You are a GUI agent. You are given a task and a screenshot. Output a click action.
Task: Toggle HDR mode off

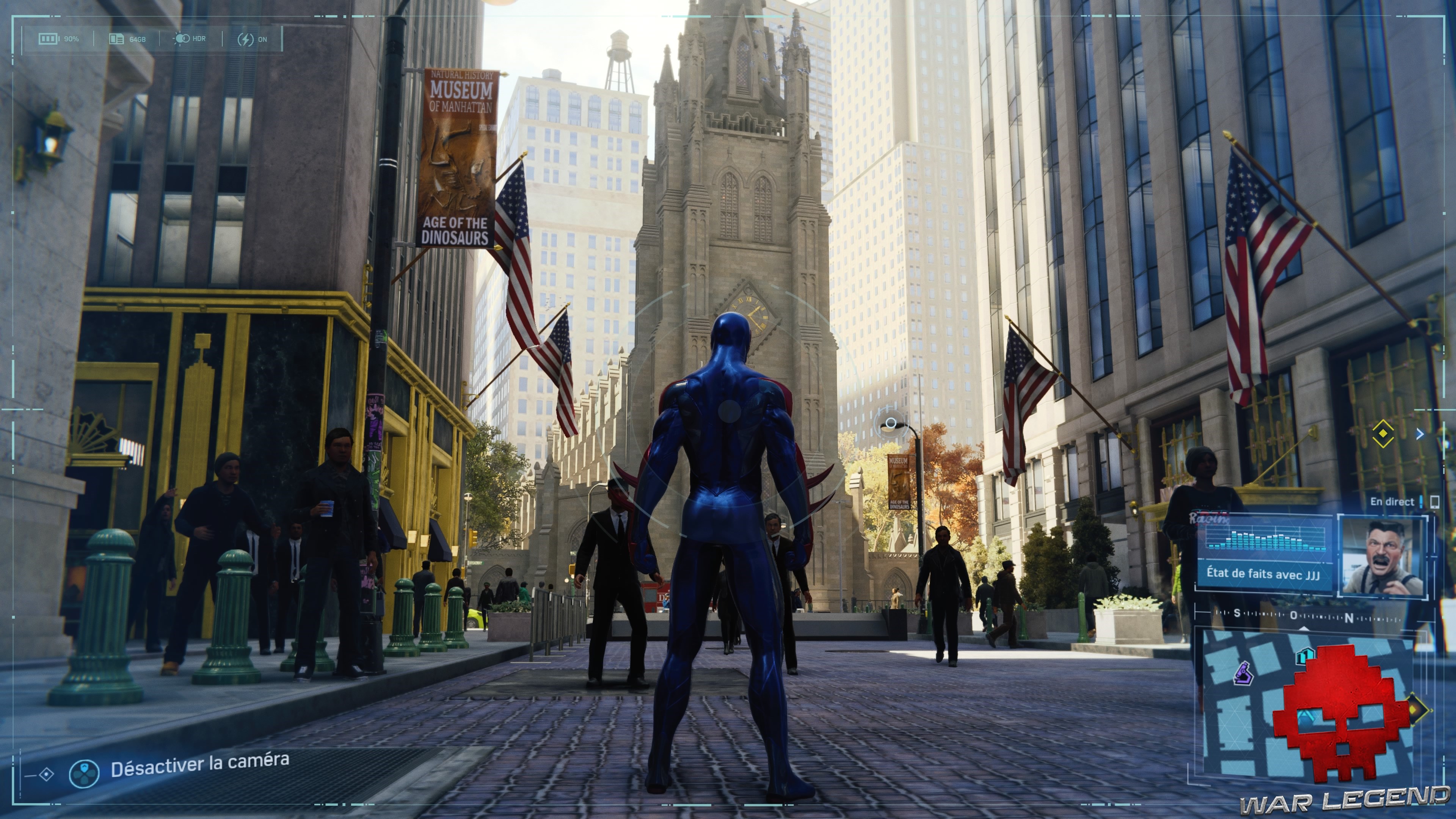point(187,38)
